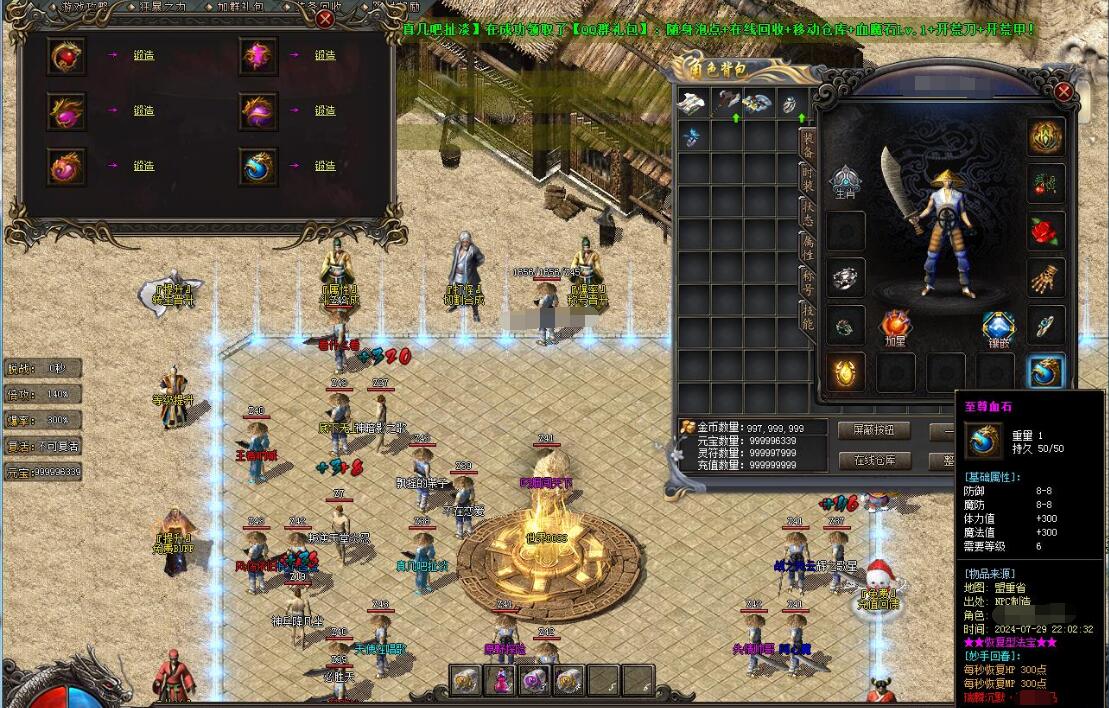Close the character equipment window
The image size is (1109, 708).
(x=1064, y=91)
